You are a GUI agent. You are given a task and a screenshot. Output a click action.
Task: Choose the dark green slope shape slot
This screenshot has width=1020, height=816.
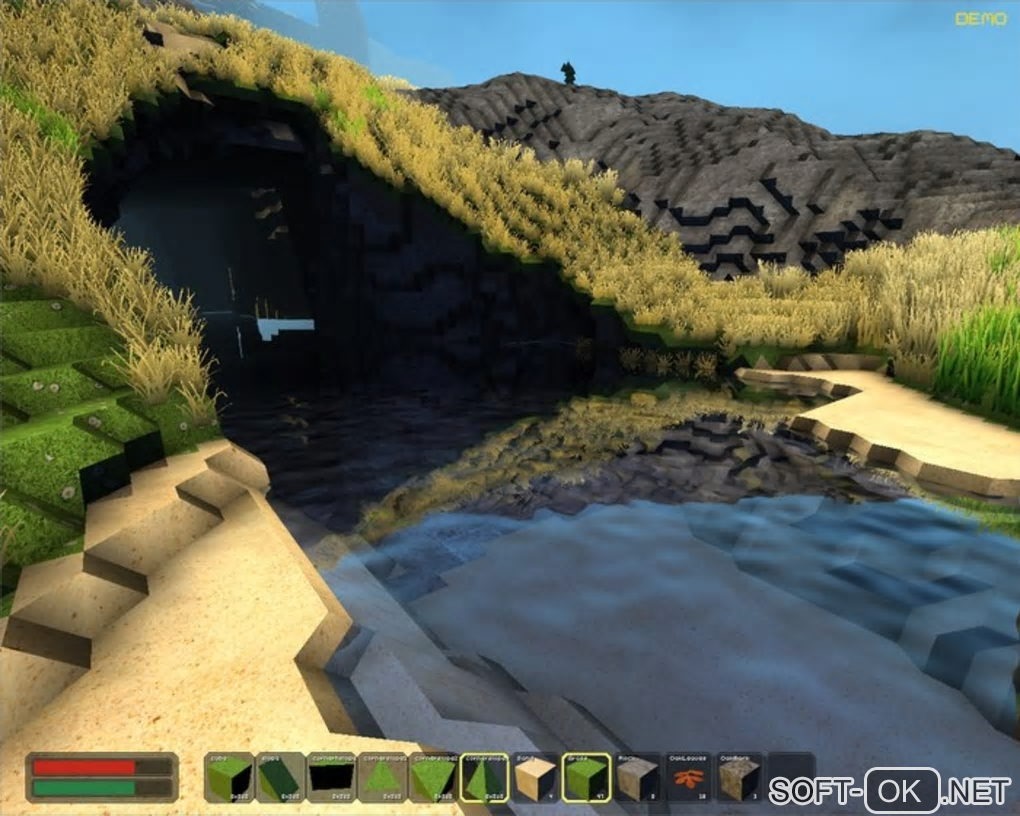point(280,777)
